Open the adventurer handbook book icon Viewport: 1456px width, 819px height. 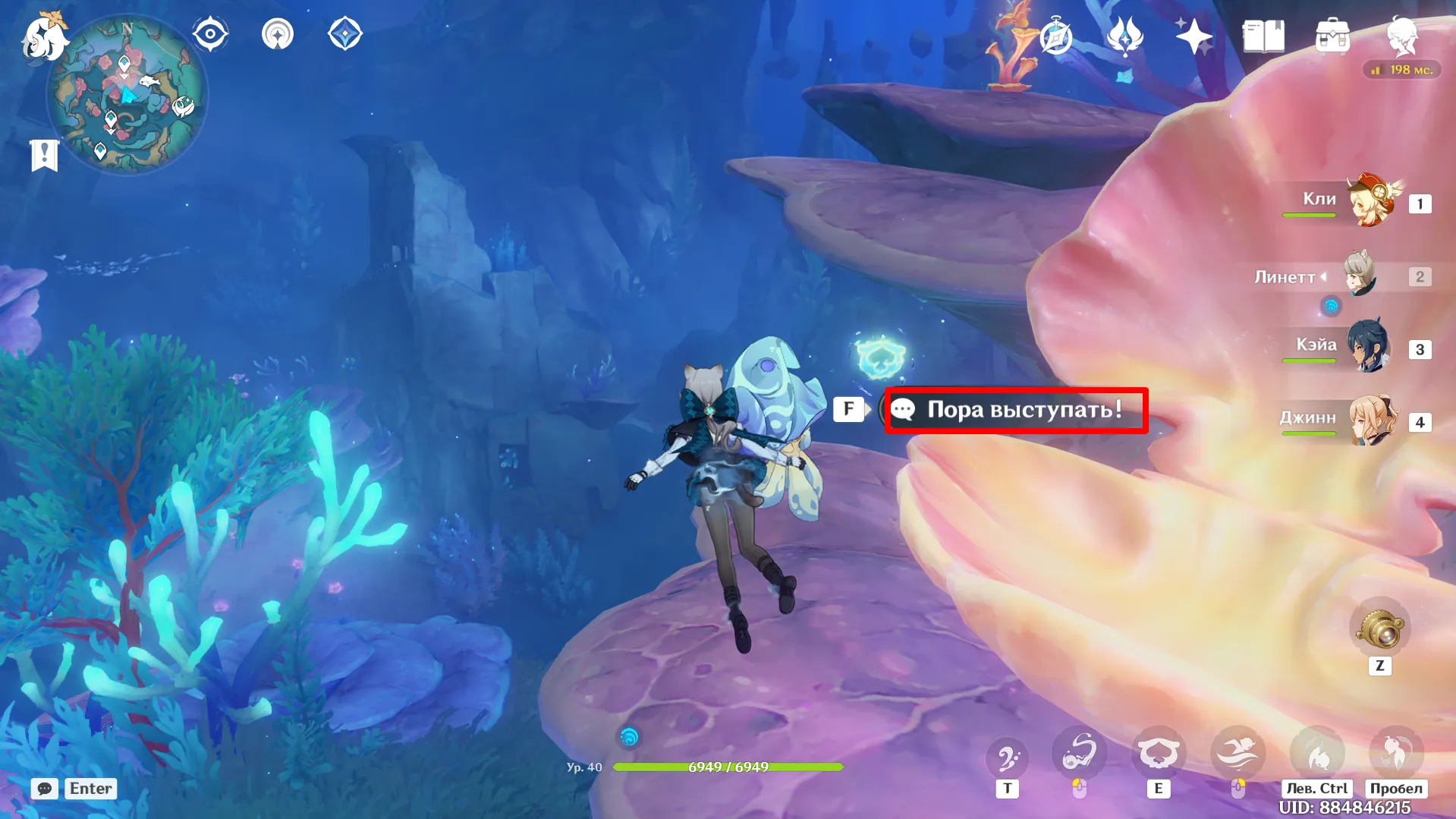1263,36
